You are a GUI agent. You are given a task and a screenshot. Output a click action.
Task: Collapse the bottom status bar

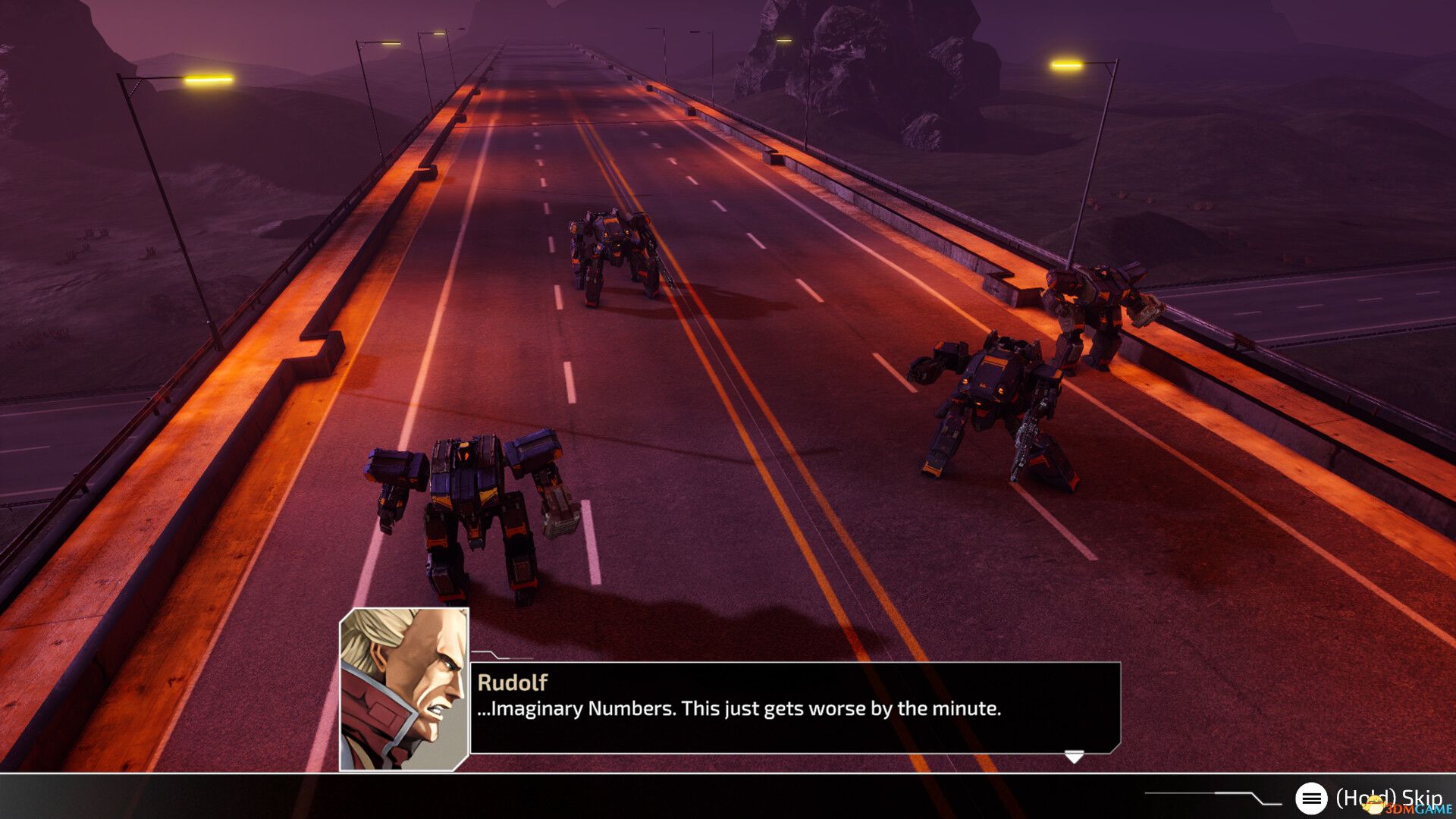point(728,797)
